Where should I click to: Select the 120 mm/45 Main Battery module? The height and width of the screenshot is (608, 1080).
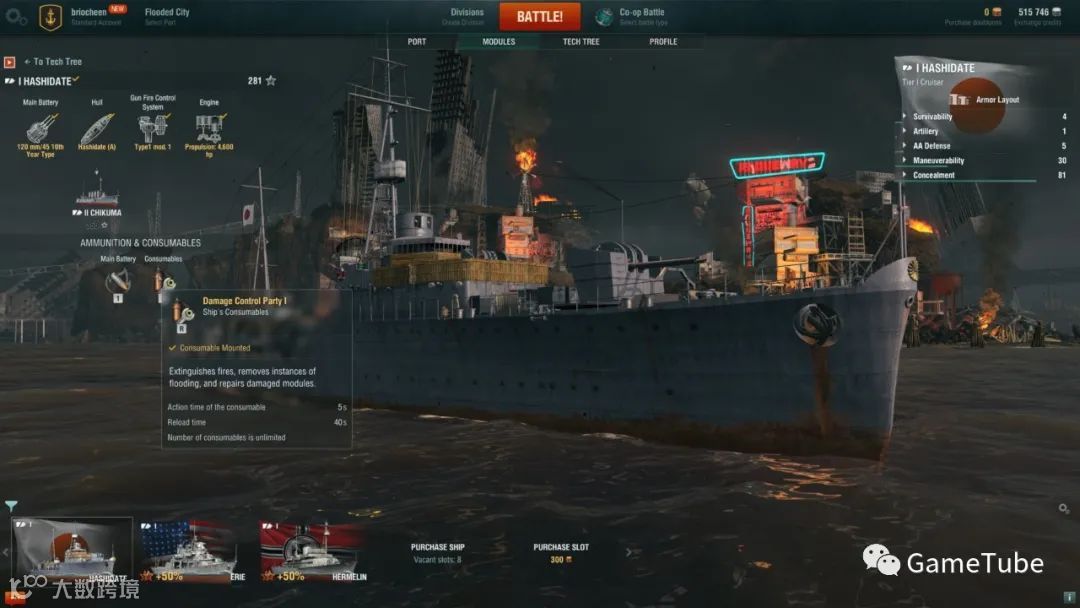(41, 128)
